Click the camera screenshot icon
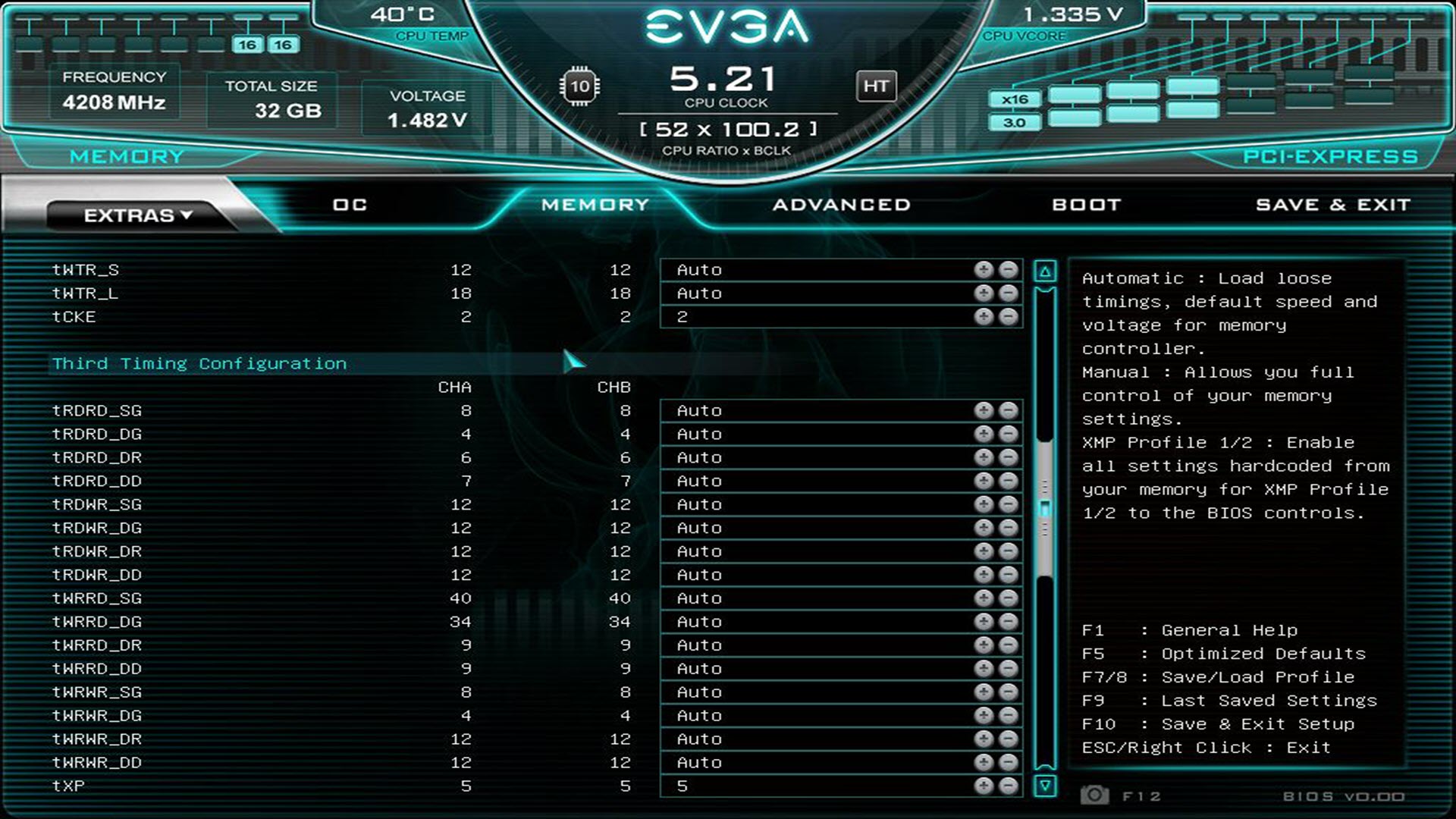The image size is (1456, 819). coord(1094,795)
